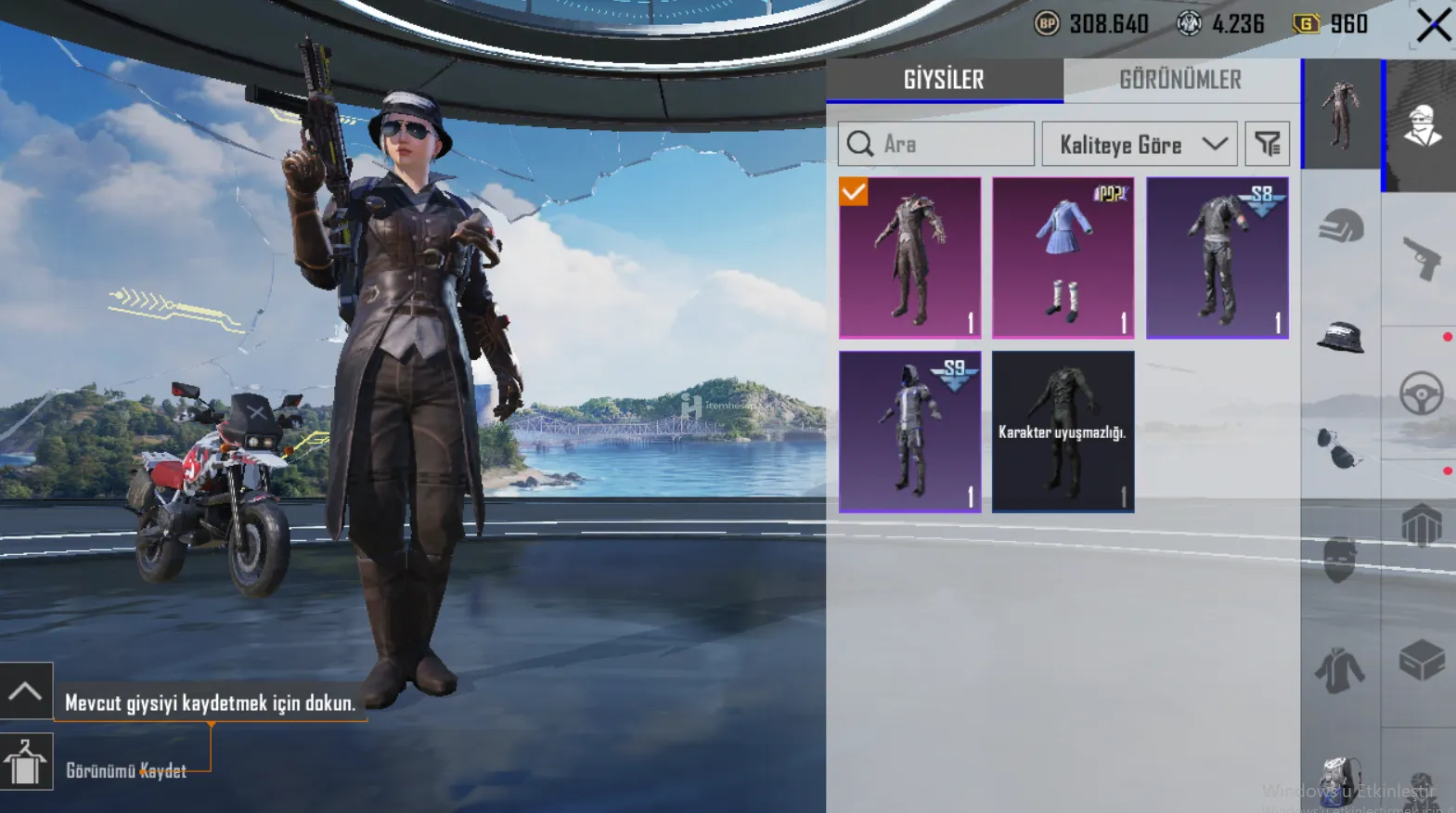Select the sunglasses category

coord(1338,449)
